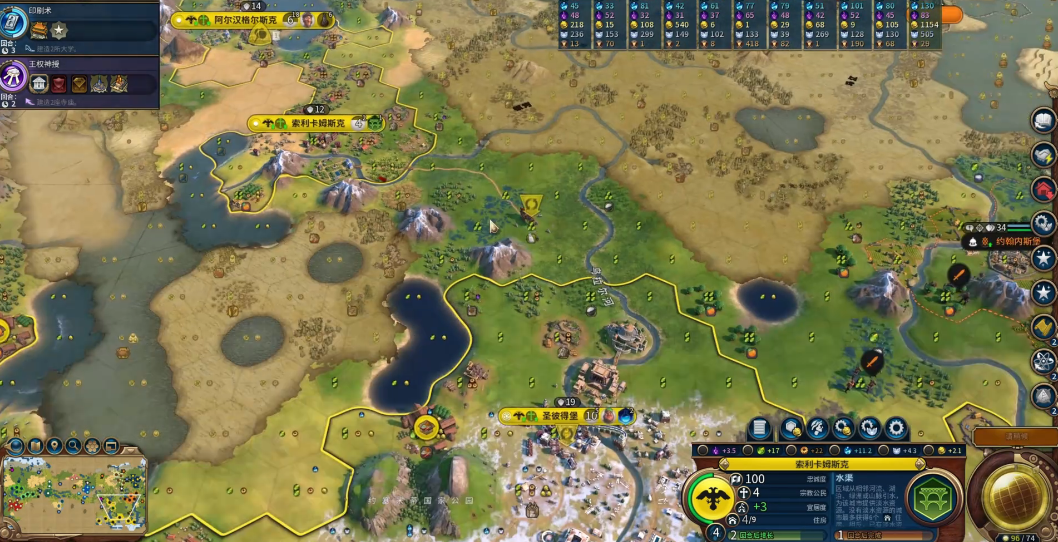Open the map pin tool
The width and height of the screenshot is (1058, 542).
pyautogui.click(x=55, y=445)
